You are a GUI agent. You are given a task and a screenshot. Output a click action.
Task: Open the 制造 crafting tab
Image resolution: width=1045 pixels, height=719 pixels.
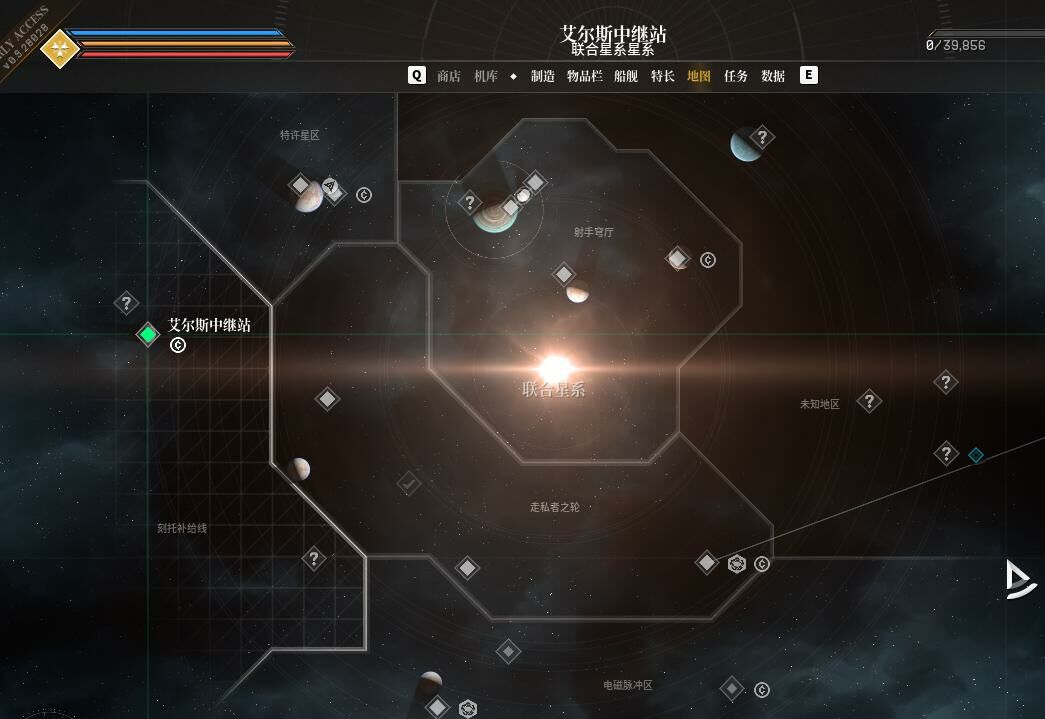click(x=543, y=76)
